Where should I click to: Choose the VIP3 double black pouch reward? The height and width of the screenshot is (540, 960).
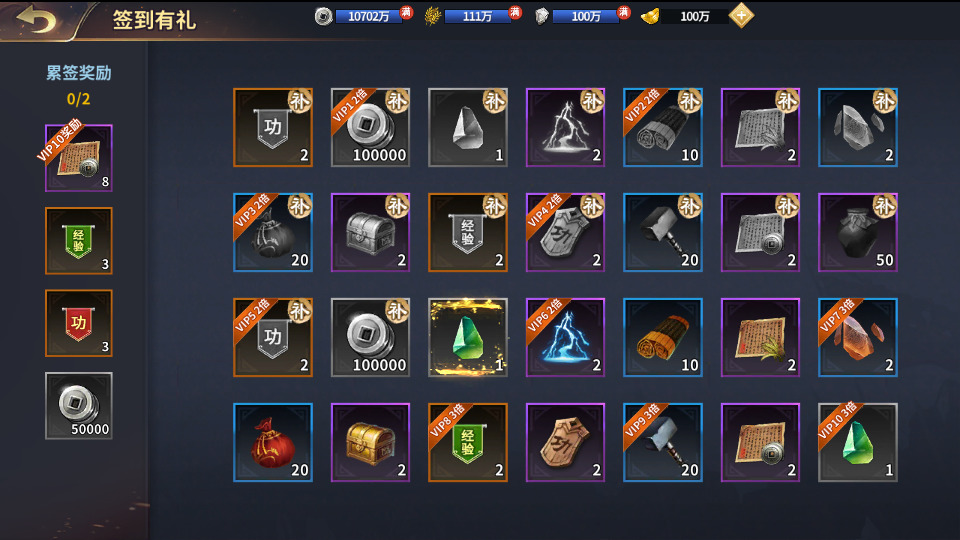coord(273,232)
